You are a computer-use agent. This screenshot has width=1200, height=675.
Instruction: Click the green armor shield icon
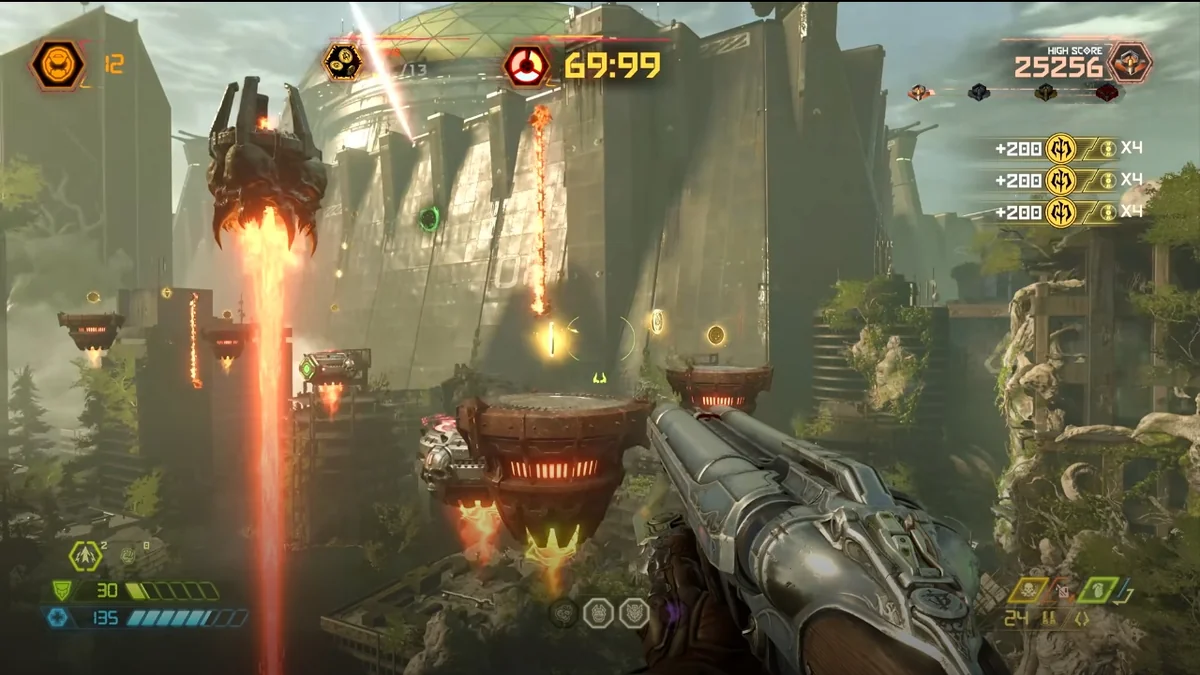(x=61, y=591)
